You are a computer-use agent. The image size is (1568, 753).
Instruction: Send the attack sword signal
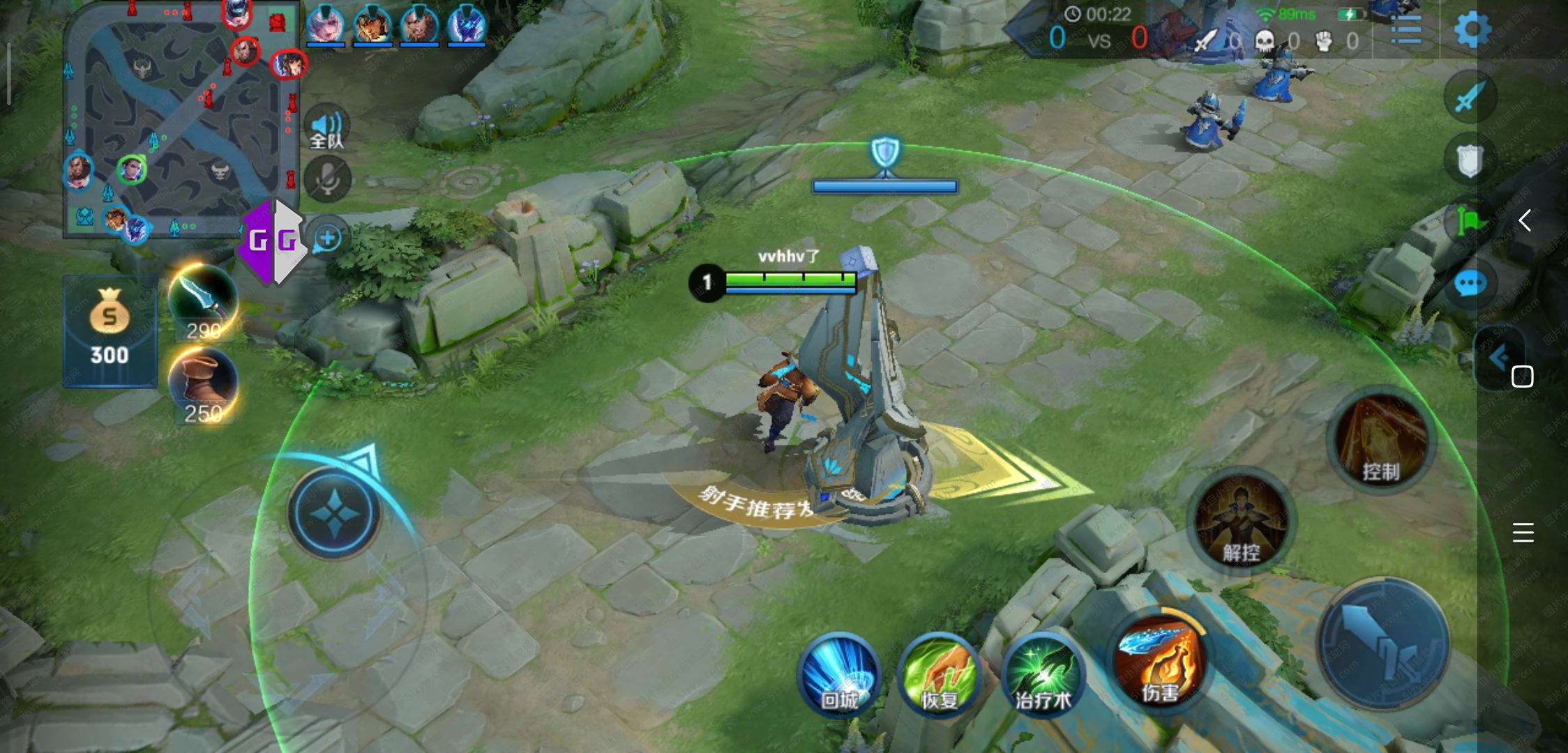click(1470, 97)
